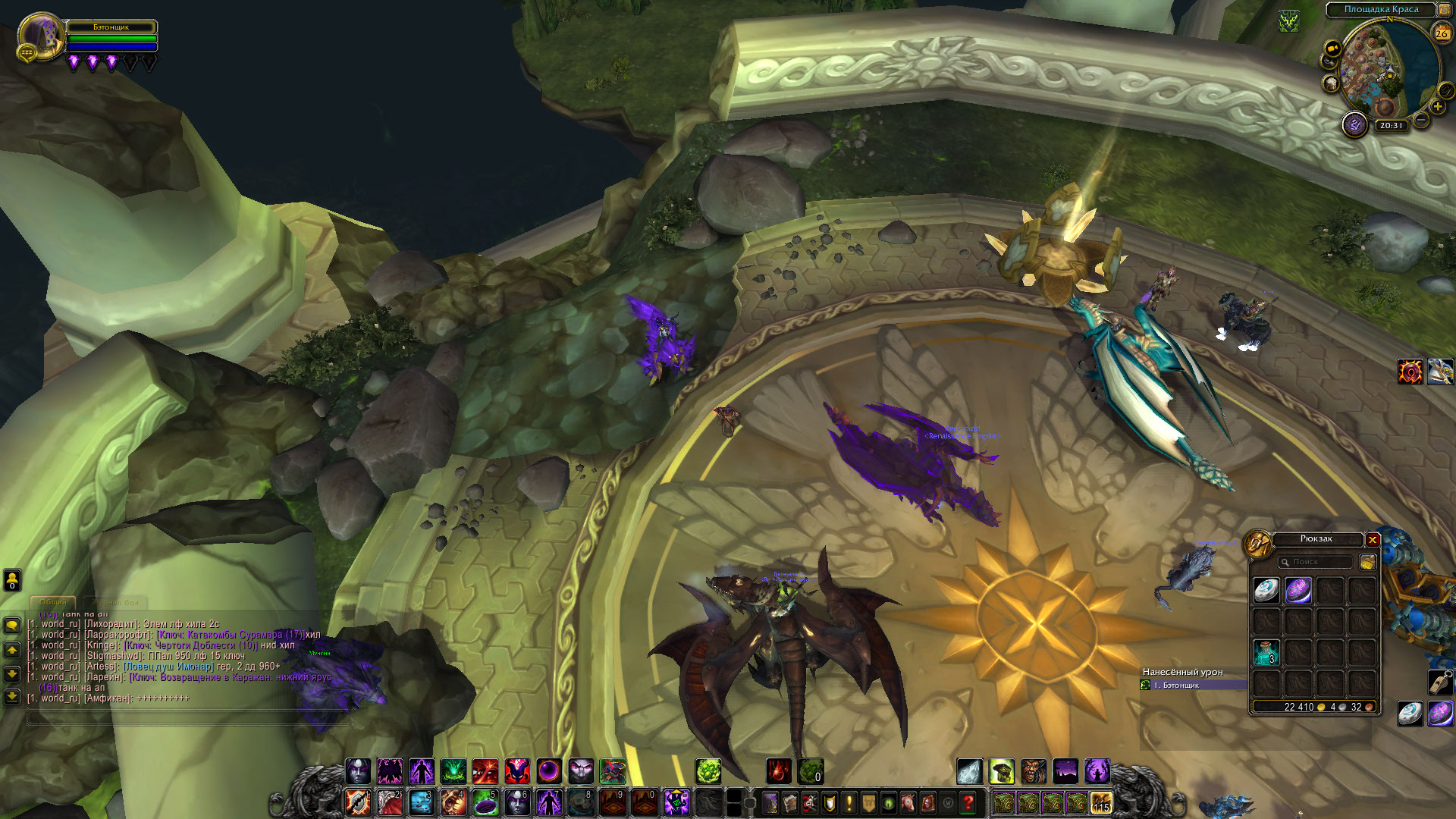Open the red question mark help button
Viewport: 1456px width, 819px height.
click(x=968, y=802)
